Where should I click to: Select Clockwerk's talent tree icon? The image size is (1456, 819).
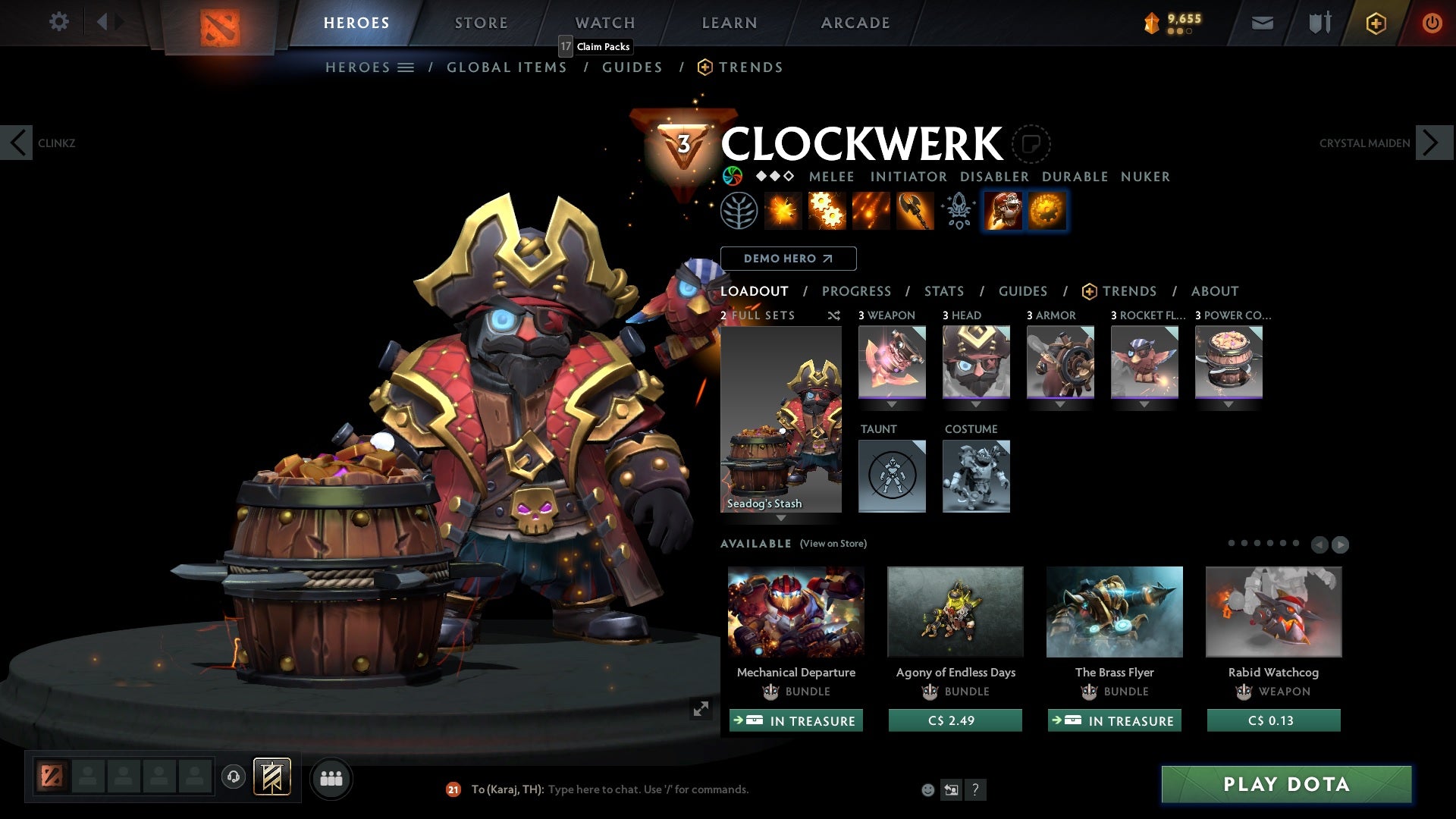[x=739, y=211]
